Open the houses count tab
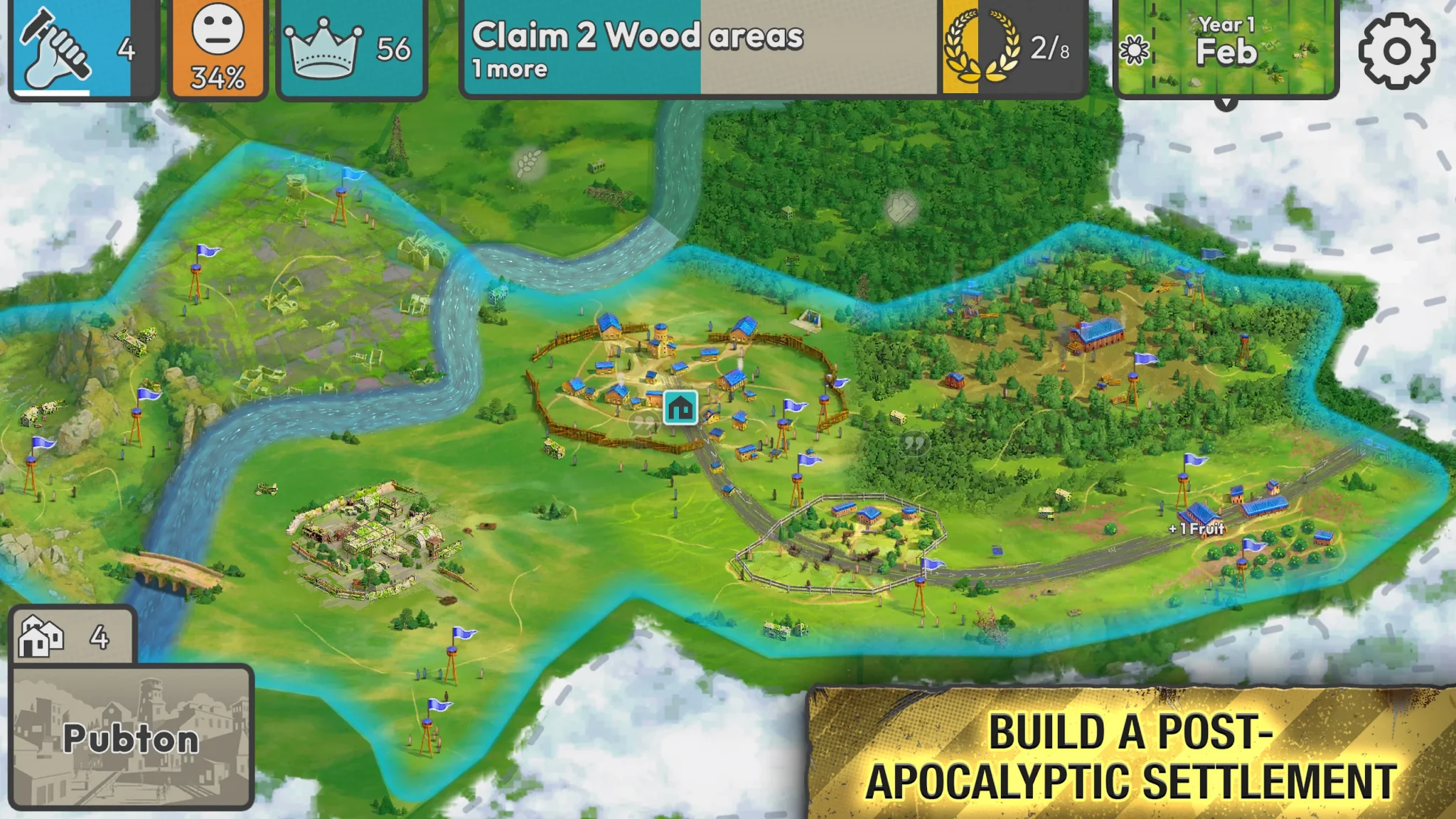Screen dimensions: 1456x819 [x=71, y=636]
